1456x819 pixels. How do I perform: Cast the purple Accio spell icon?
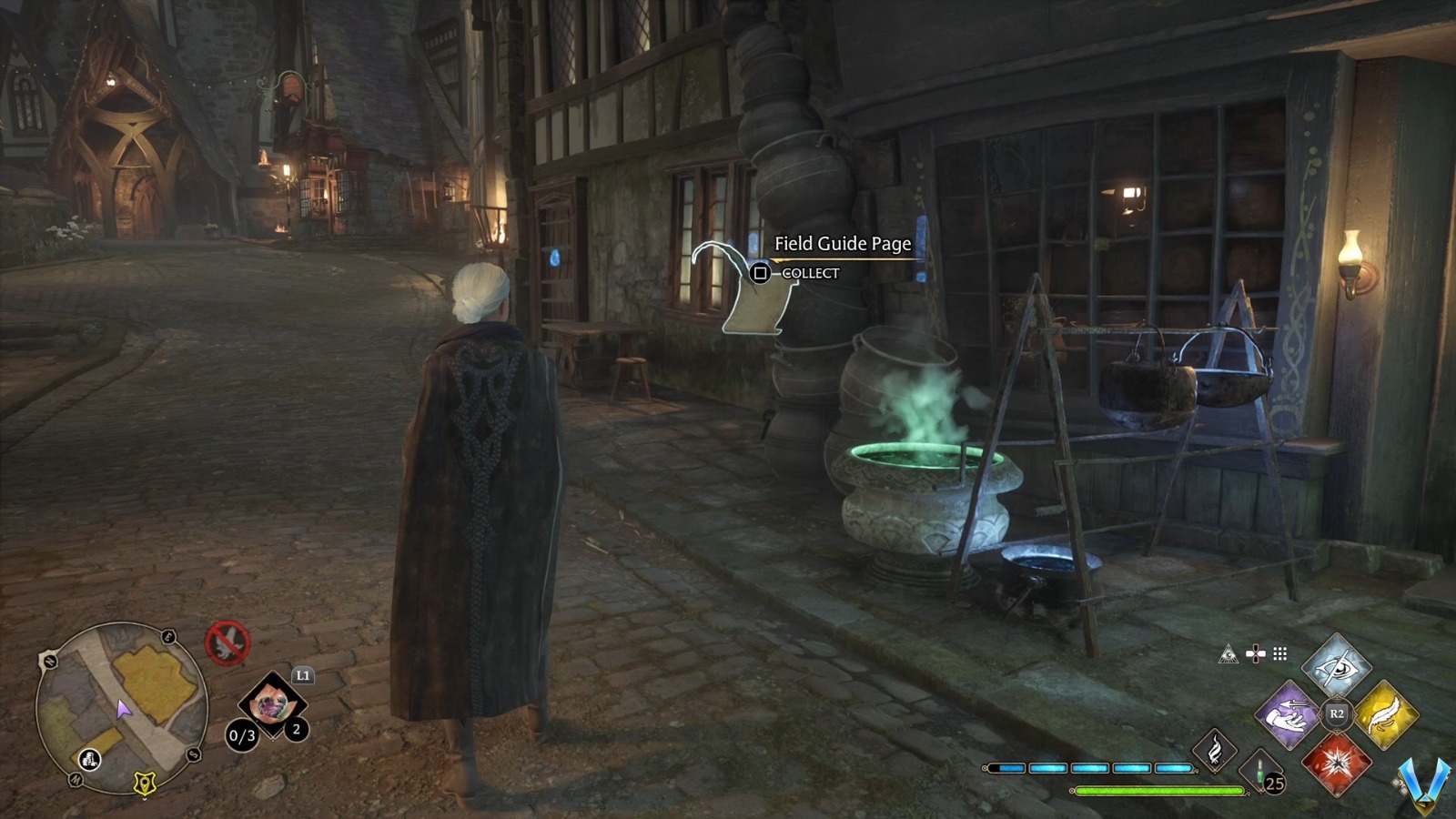pyautogui.click(x=1287, y=715)
